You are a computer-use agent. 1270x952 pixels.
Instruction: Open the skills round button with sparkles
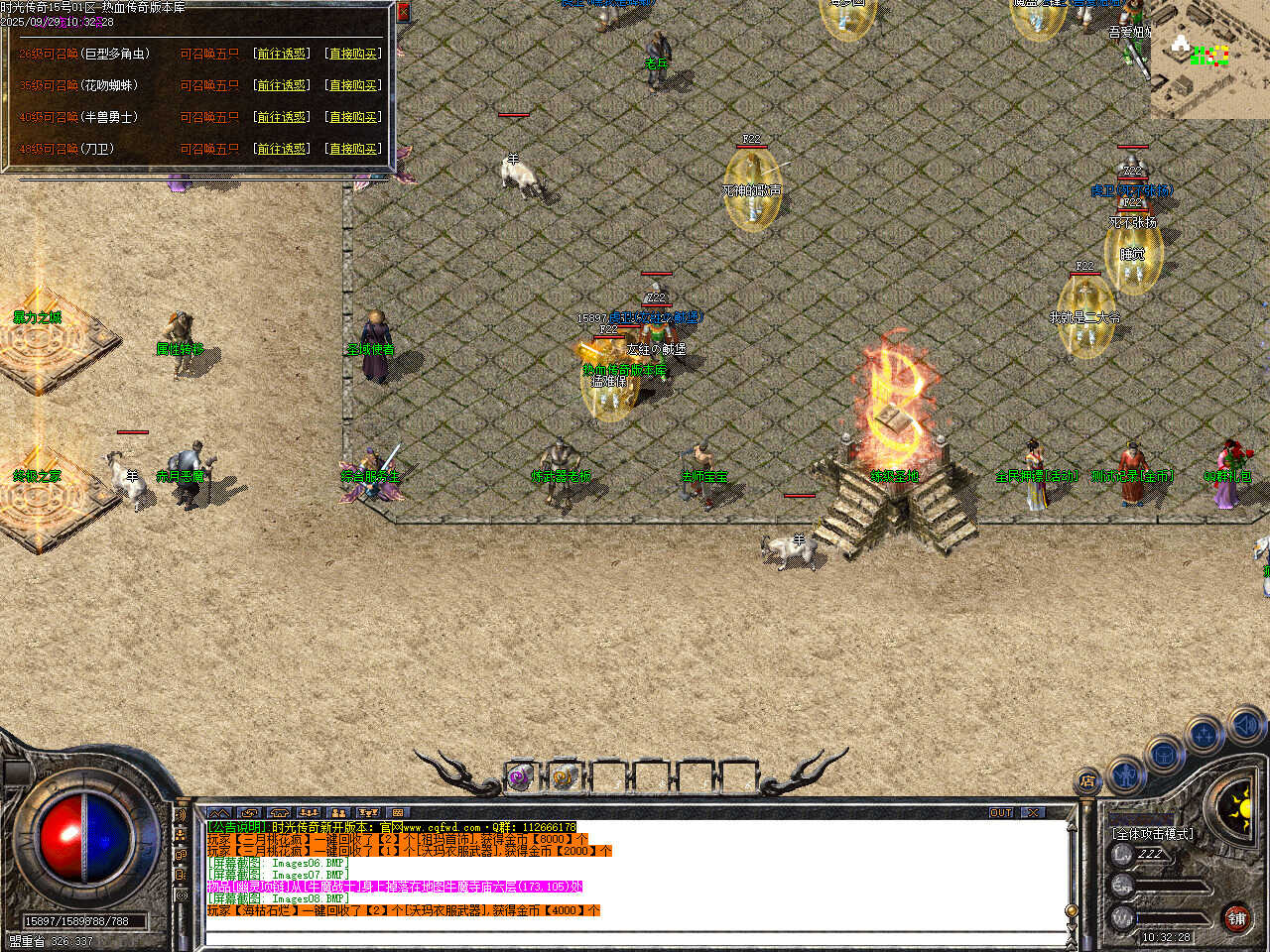(1204, 736)
